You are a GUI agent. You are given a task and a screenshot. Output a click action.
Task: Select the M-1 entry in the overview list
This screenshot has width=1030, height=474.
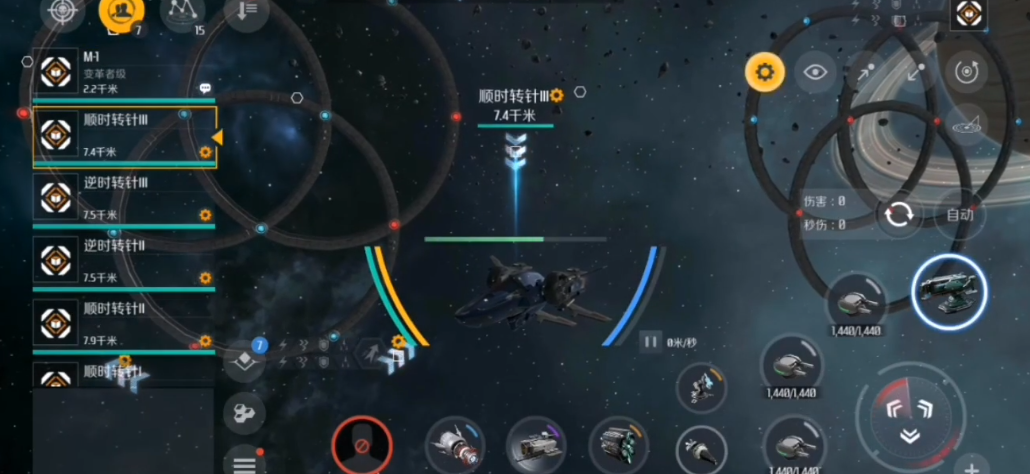pyautogui.click(x=120, y=71)
